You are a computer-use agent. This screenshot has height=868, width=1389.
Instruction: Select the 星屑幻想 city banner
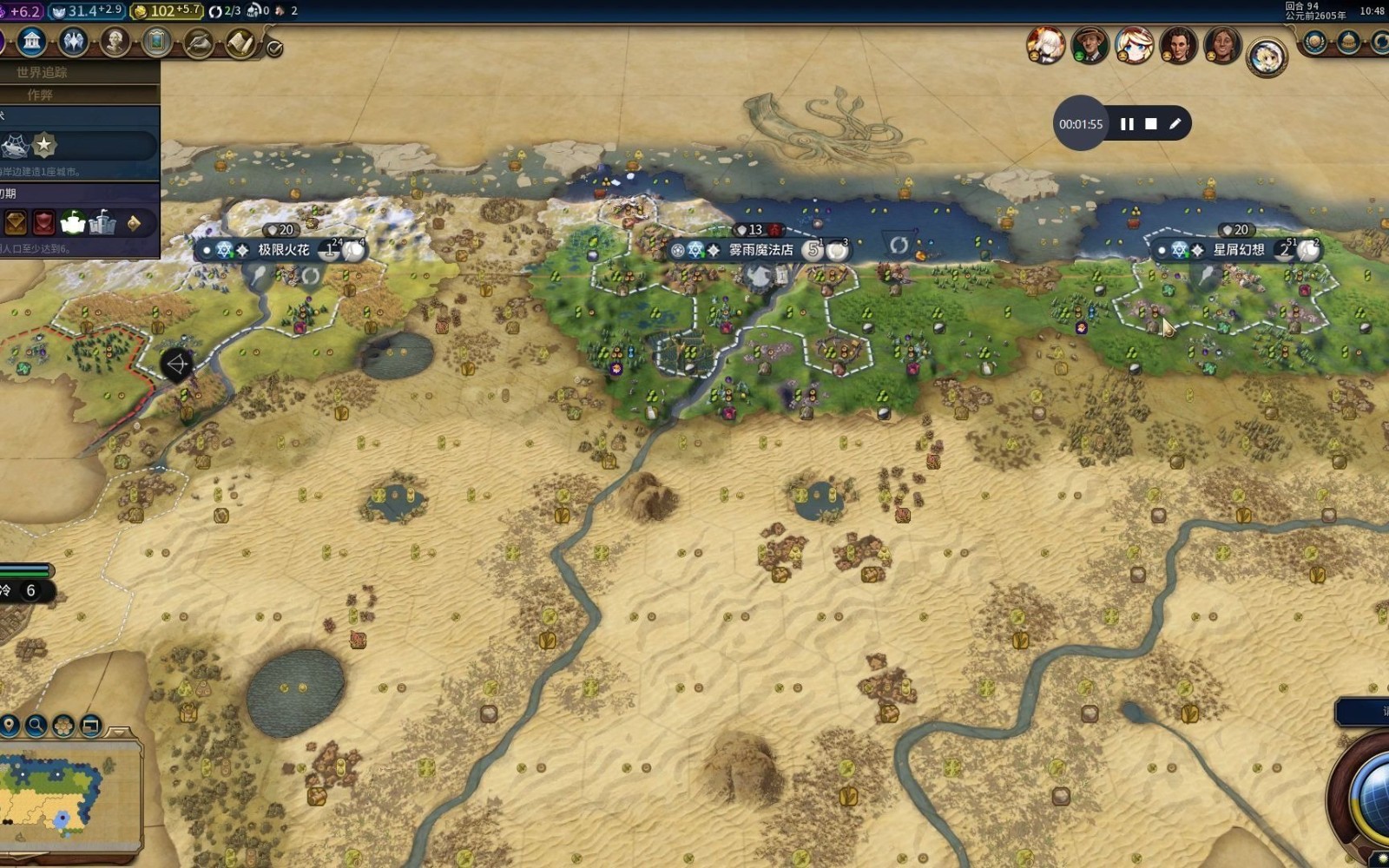(x=1238, y=250)
